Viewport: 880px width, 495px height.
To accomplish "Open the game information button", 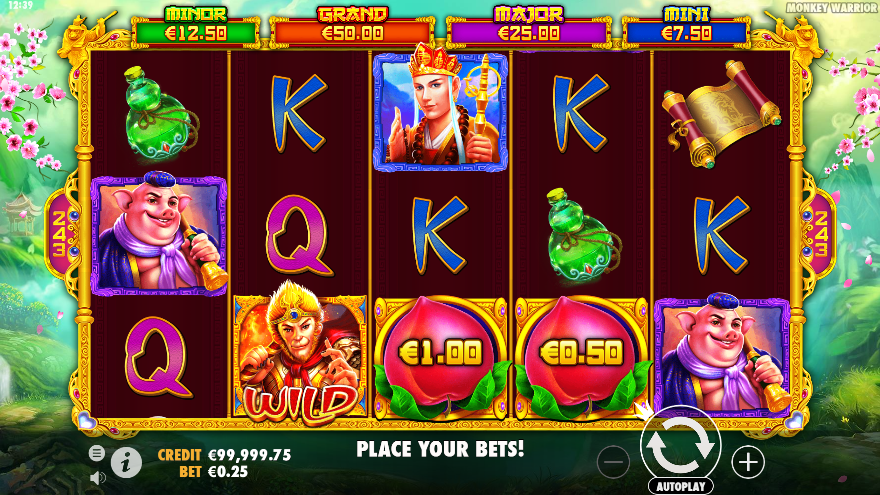I will (x=126, y=461).
